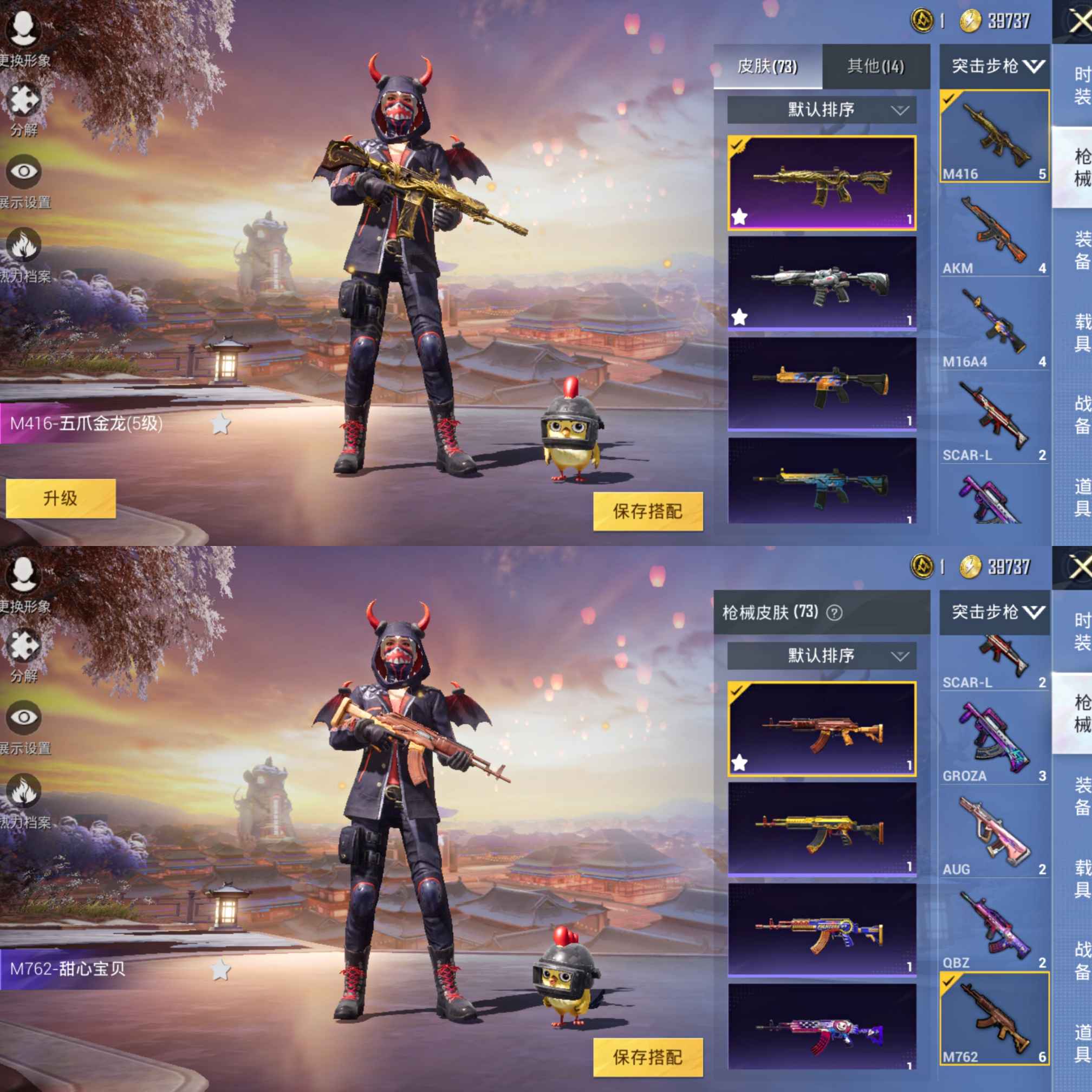The height and width of the screenshot is (1092, 1092).
Task: Open the help icon beside 枪械皮肤 (73)
Action: click(x=834, y=613)
